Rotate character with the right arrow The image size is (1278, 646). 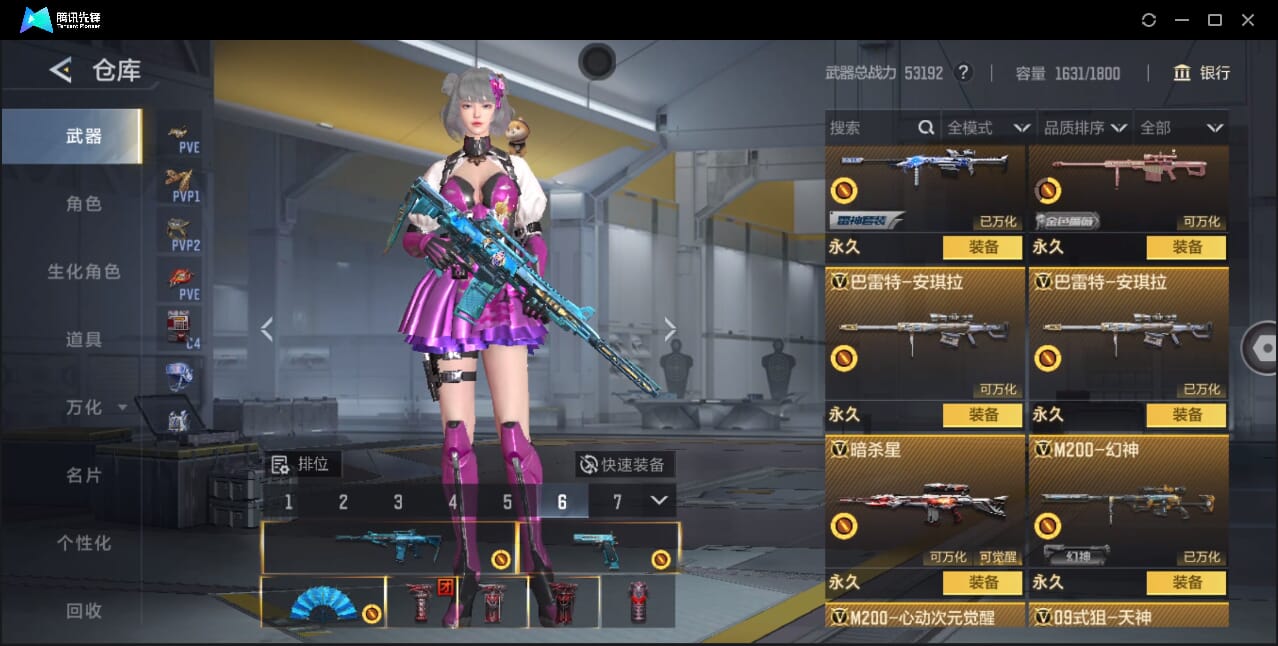(x=670, y=329)
